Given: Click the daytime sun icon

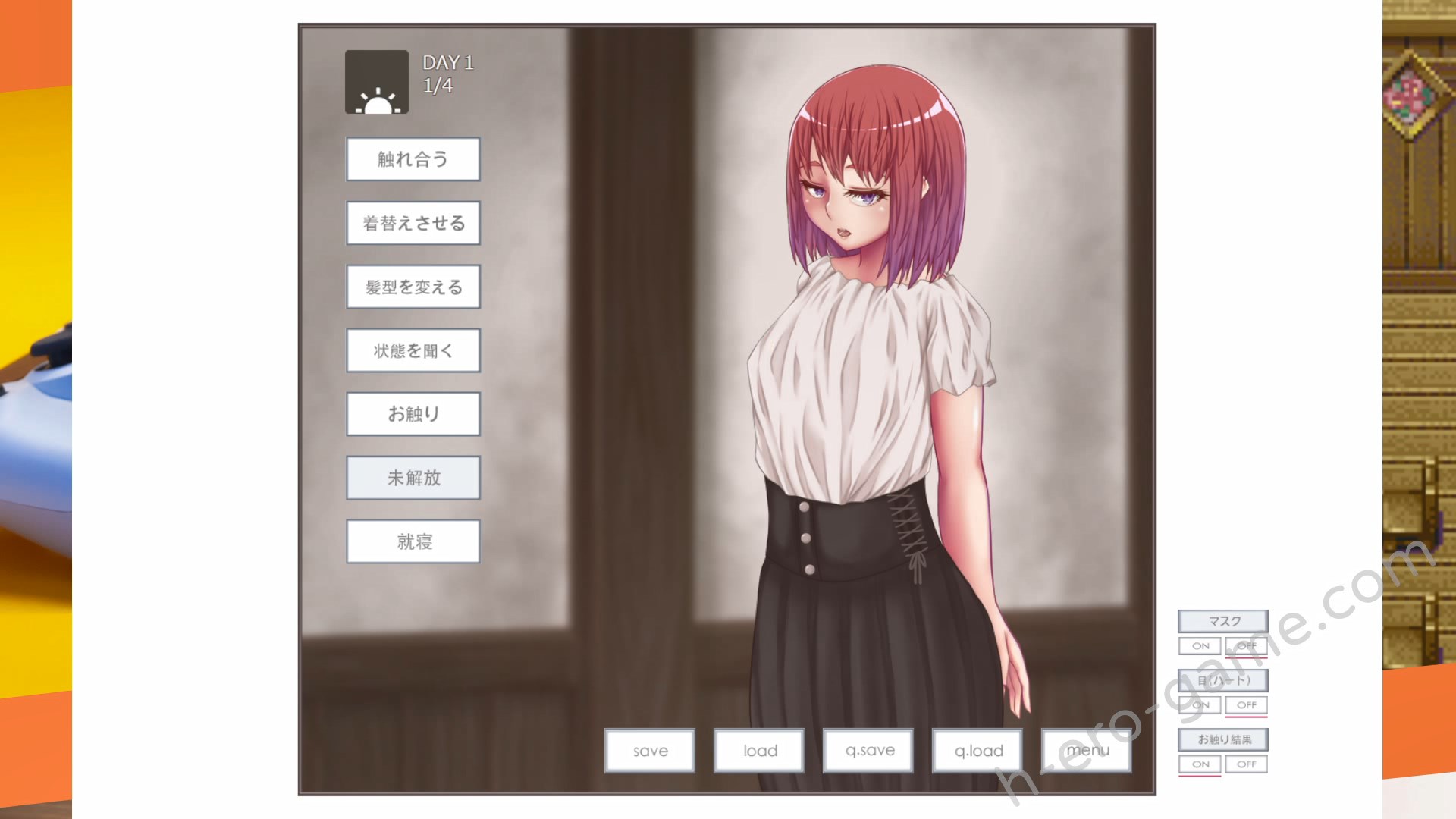Looking at the screenshot, I should 377,82.
